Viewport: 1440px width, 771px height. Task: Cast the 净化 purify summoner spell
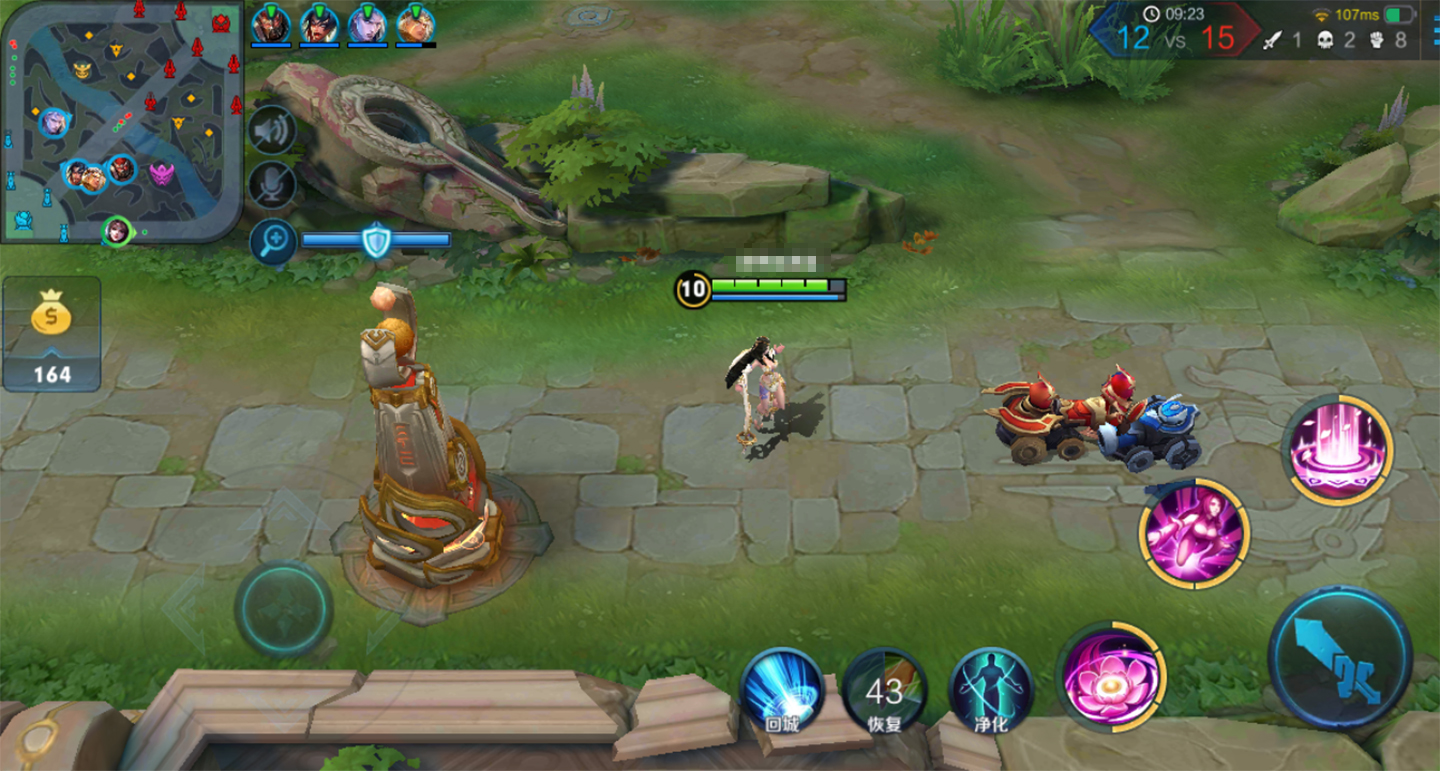990,690
